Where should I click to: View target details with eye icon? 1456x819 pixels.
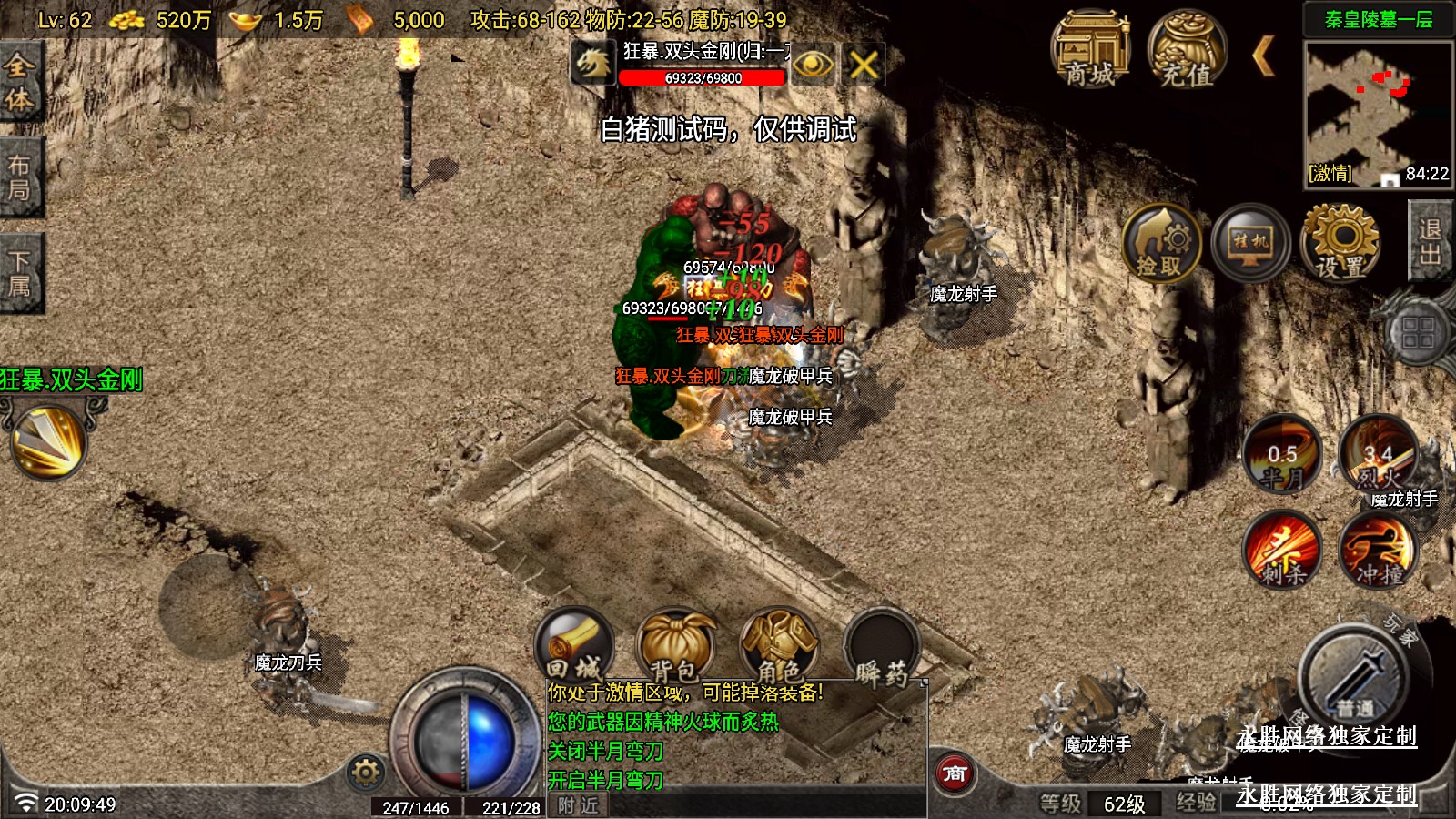[813, 65]
